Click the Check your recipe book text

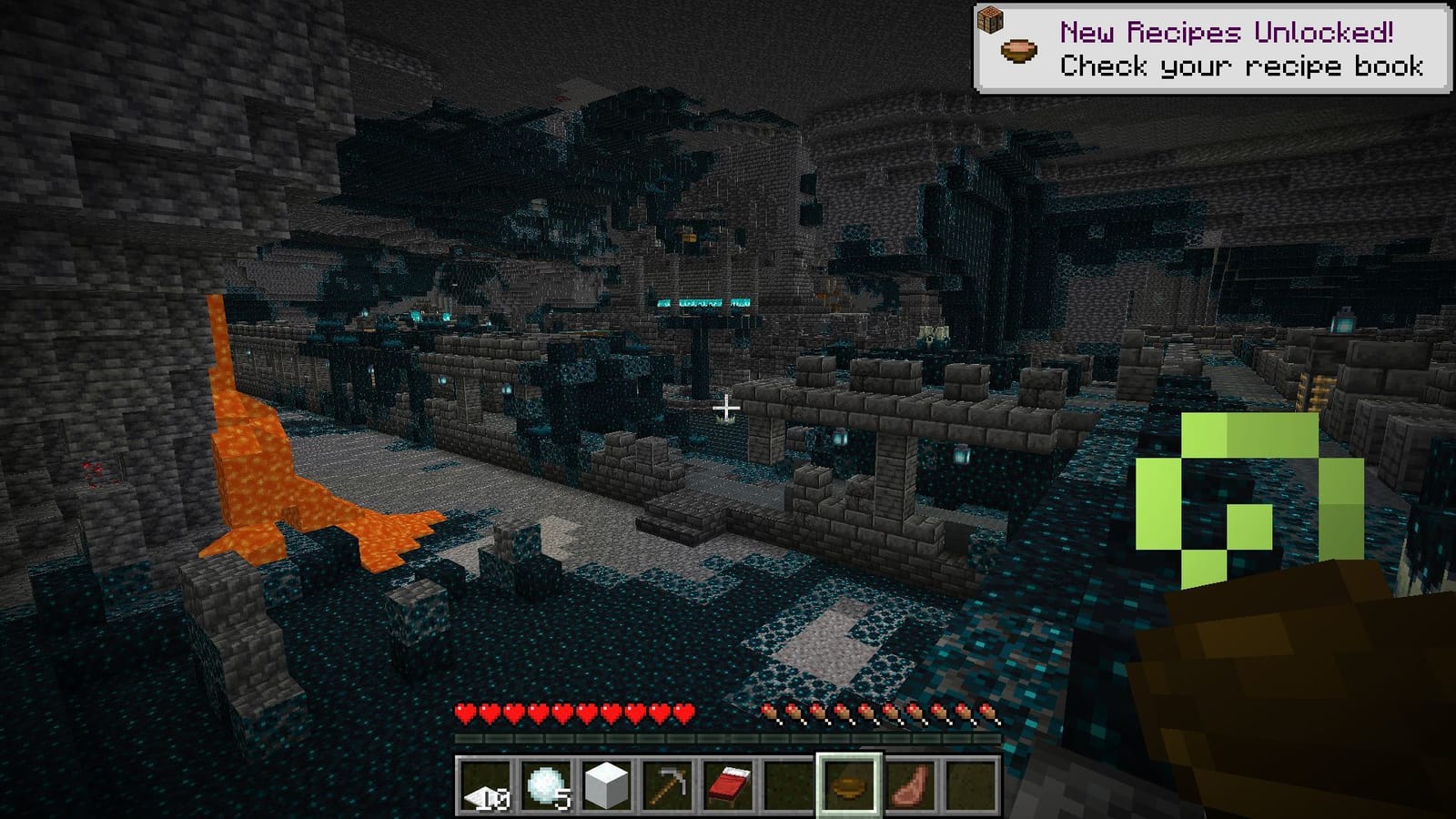pos(1242,66)
